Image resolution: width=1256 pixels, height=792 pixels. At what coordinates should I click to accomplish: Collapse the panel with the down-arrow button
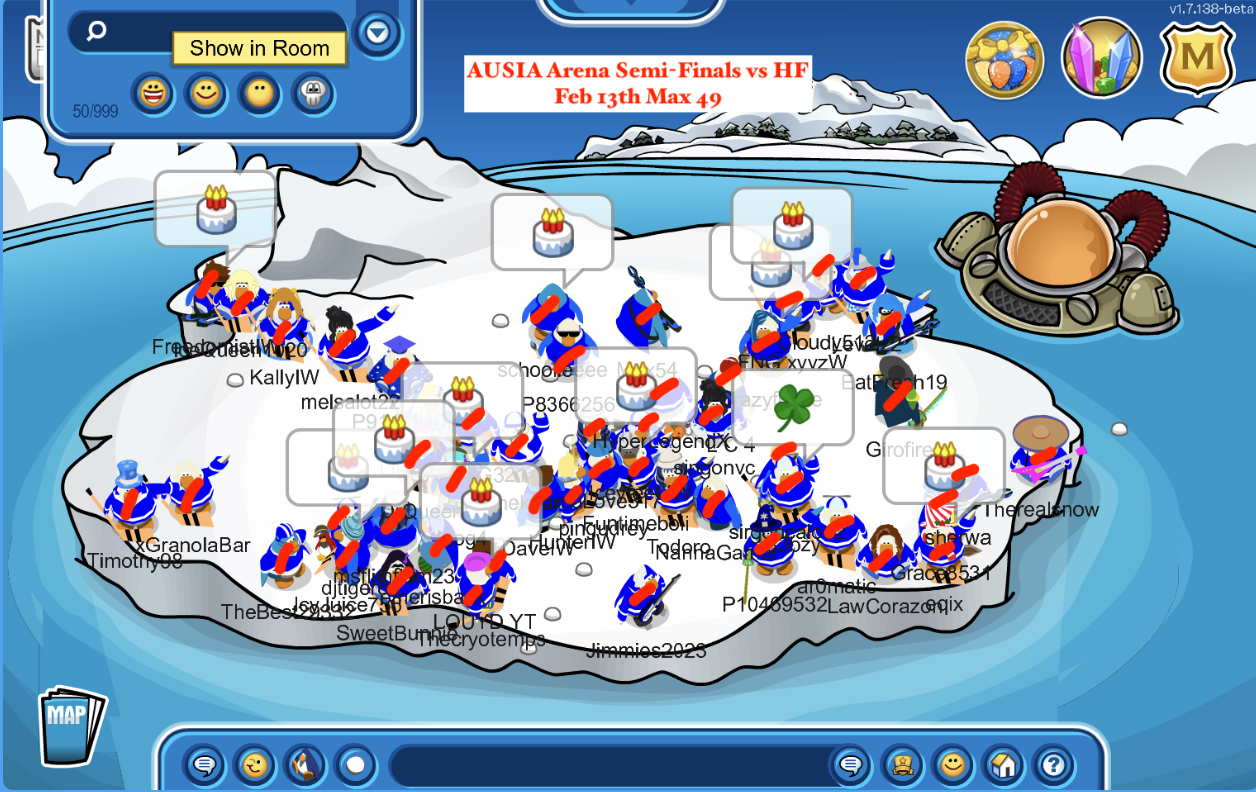click(377, 34)
